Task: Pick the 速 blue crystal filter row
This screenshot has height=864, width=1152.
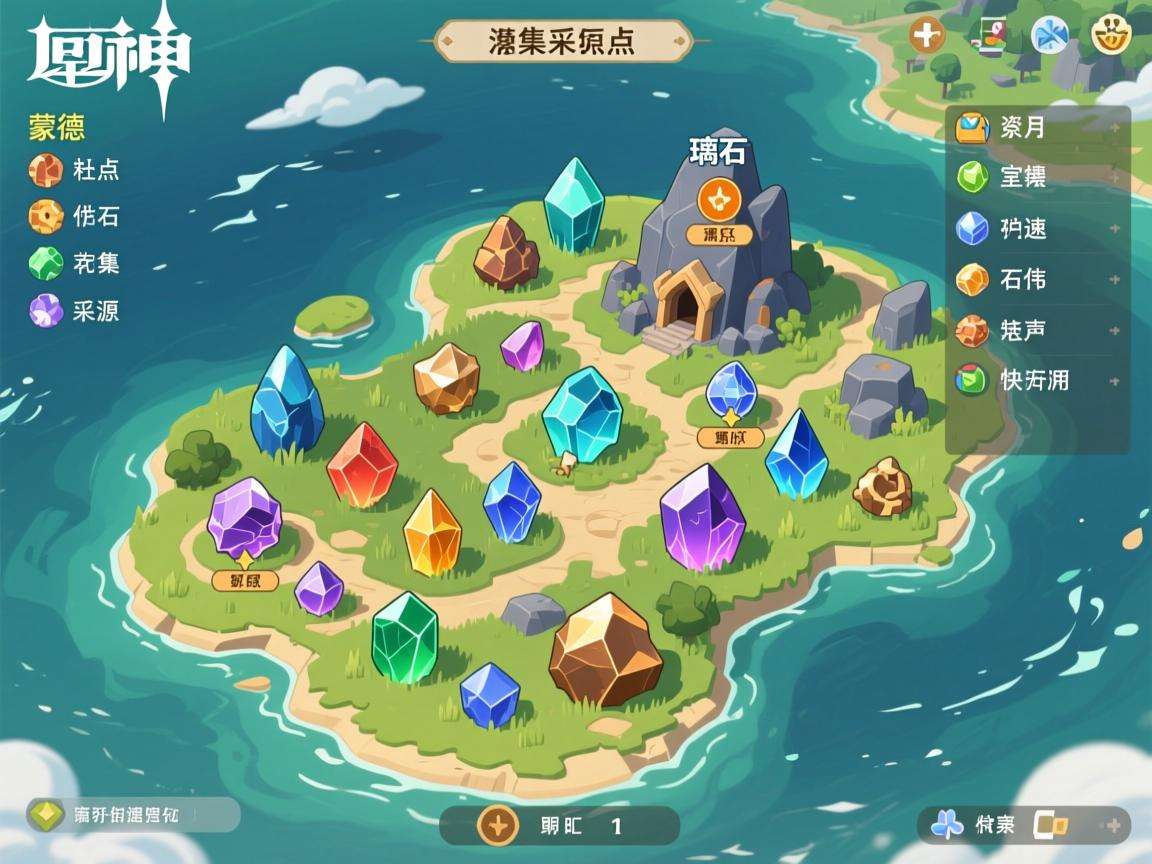Action: 1037,229
